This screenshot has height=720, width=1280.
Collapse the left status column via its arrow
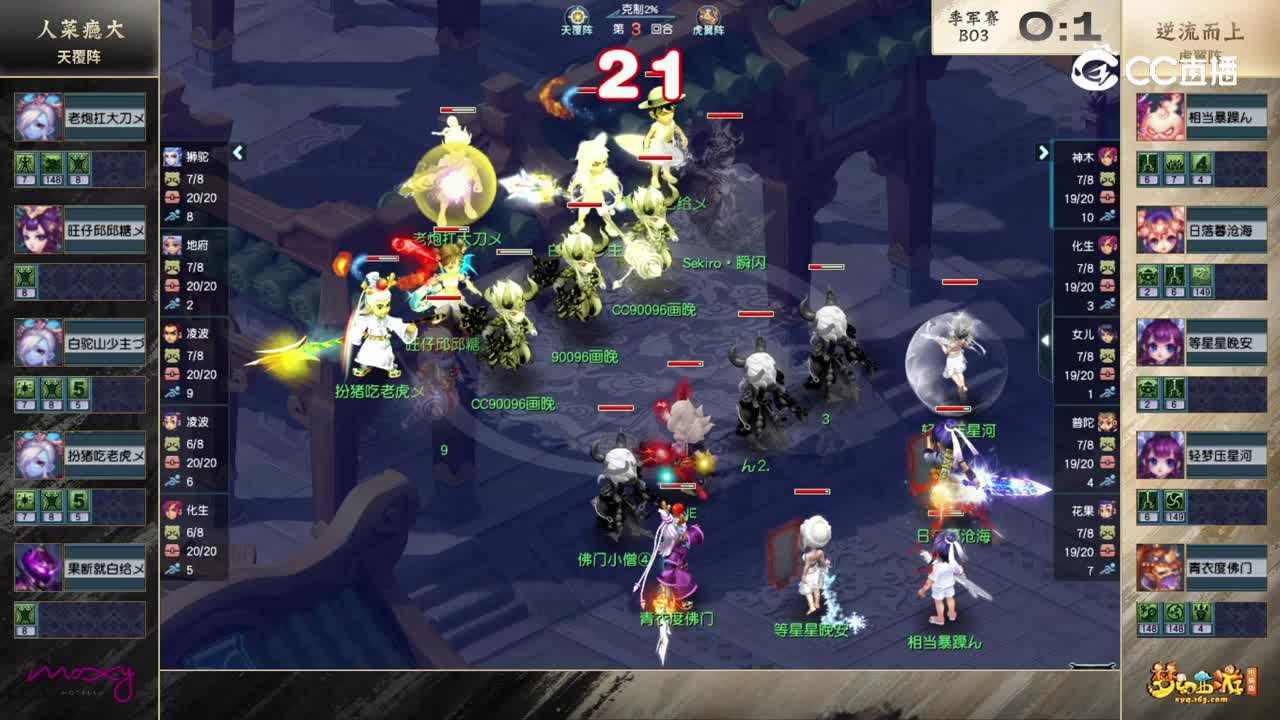(238, 152)
